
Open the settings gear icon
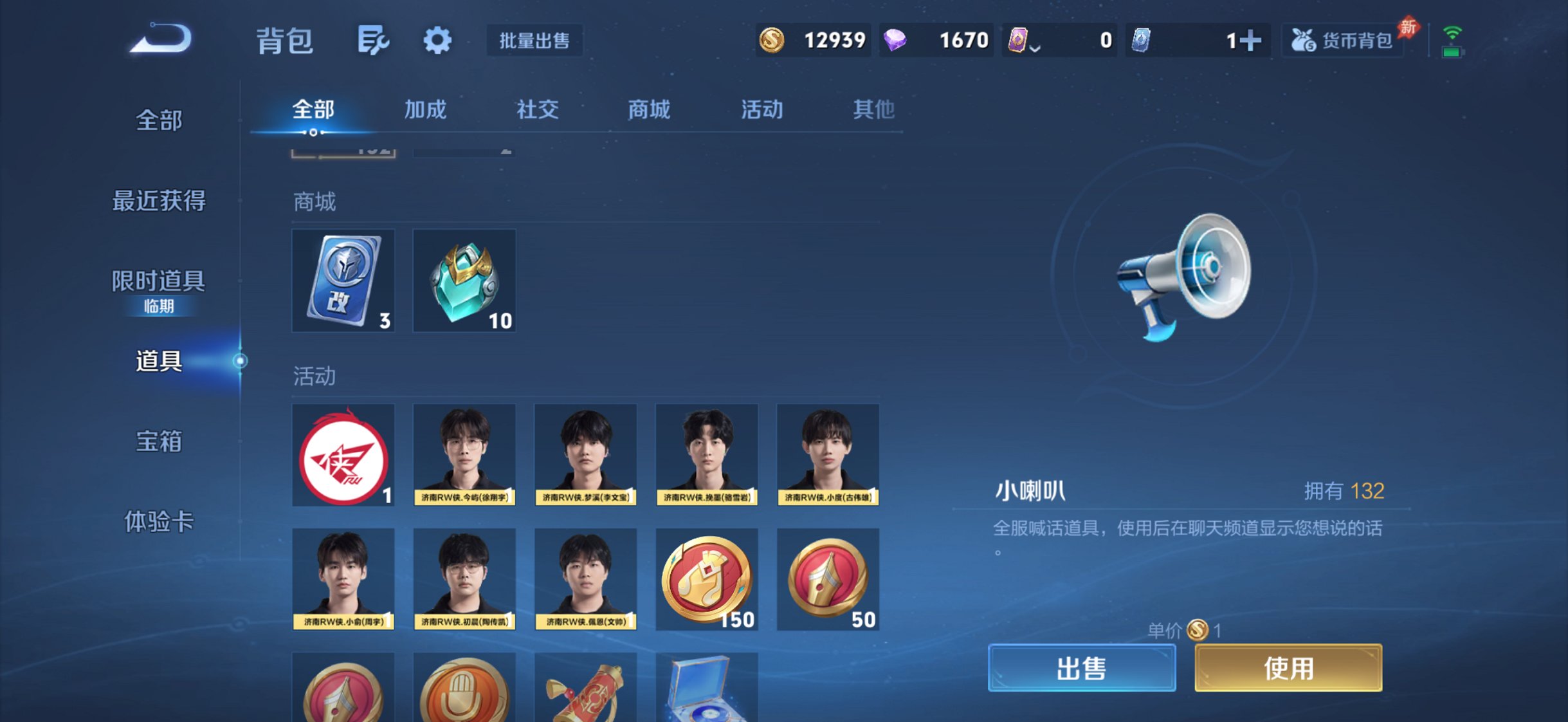coord(437,40)
